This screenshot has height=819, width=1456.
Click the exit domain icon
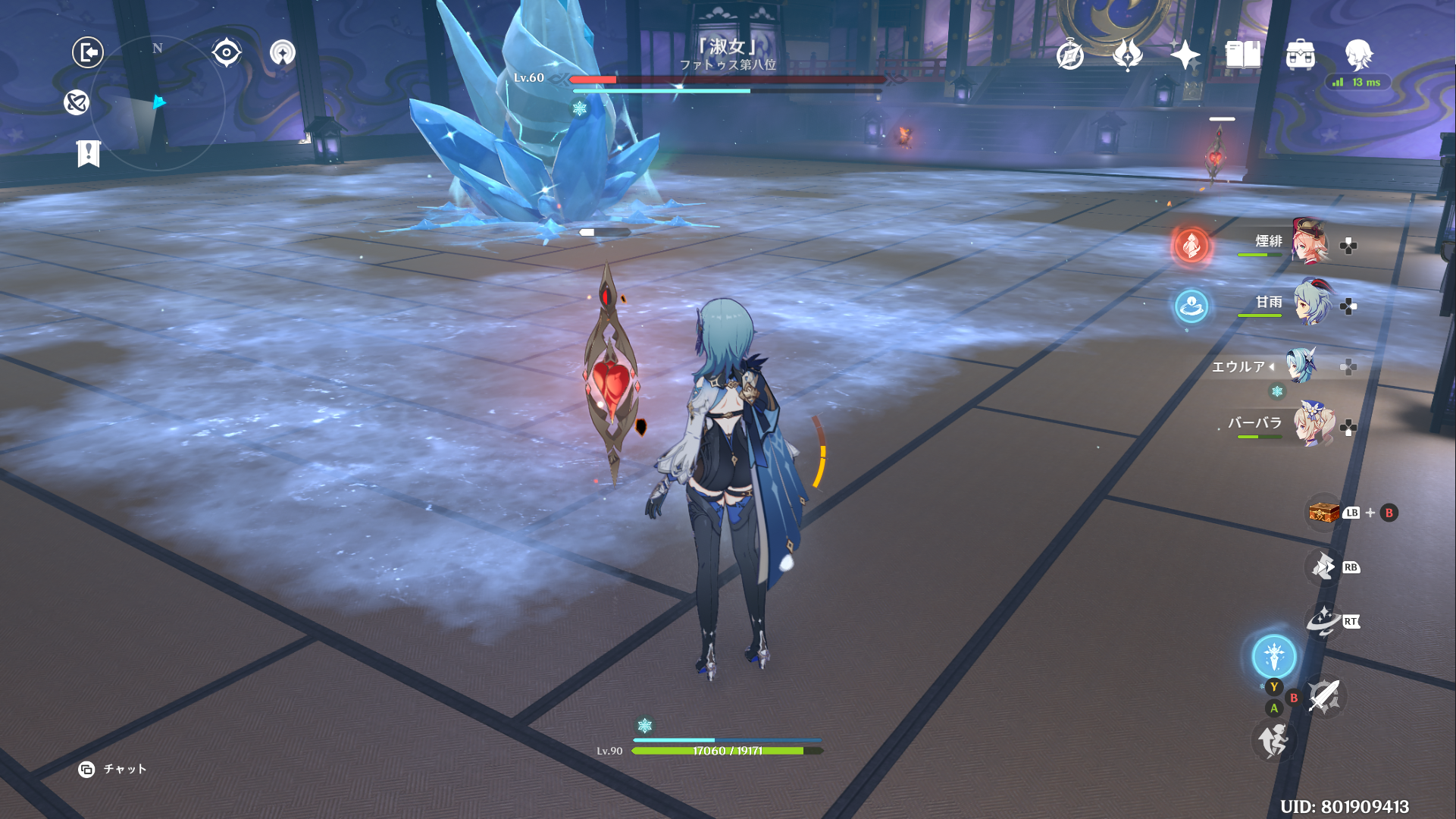click(x=88, y=52)
